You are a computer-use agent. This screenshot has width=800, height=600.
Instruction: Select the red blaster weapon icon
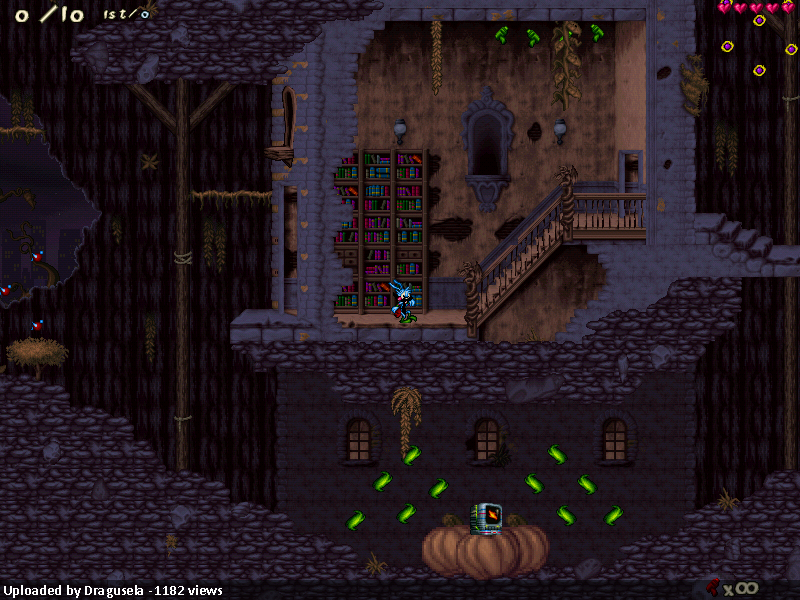(x=712, y=586)
